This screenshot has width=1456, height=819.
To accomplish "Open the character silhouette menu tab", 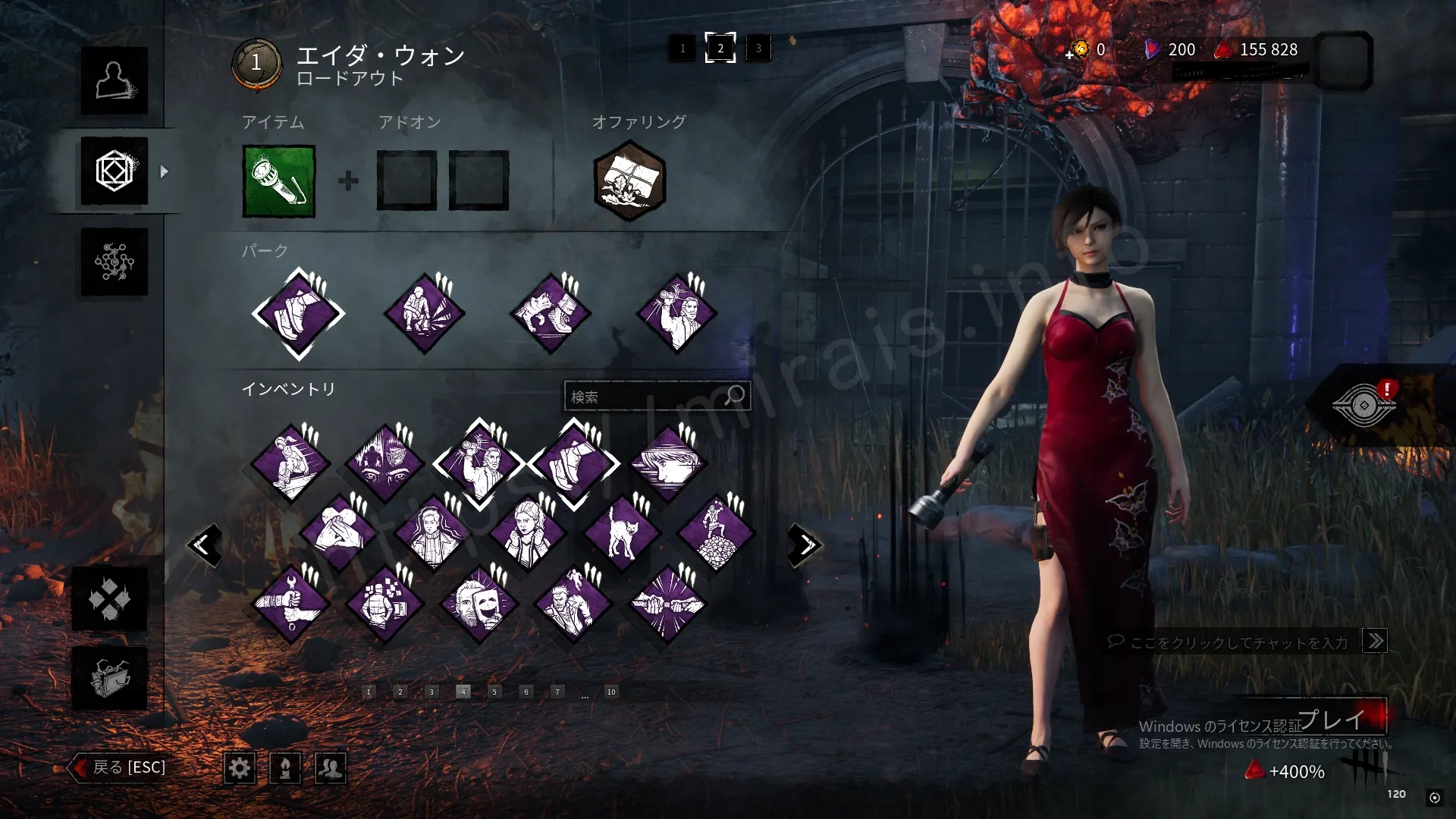I will 115,81.
